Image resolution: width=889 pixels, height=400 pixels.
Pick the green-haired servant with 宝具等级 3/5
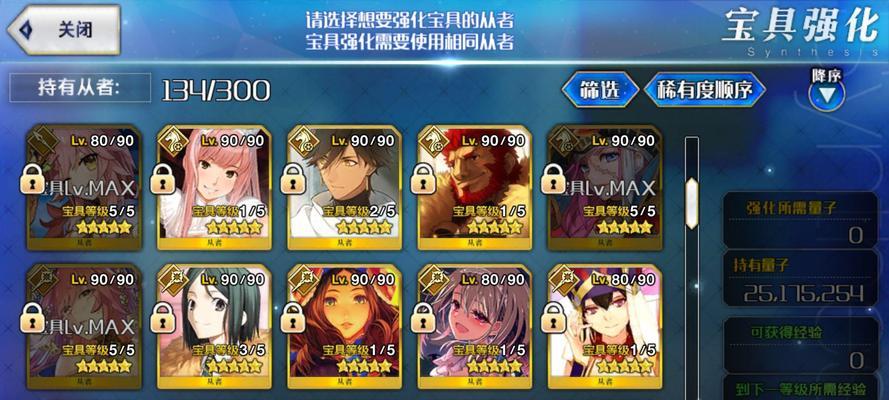pos(212,322)
